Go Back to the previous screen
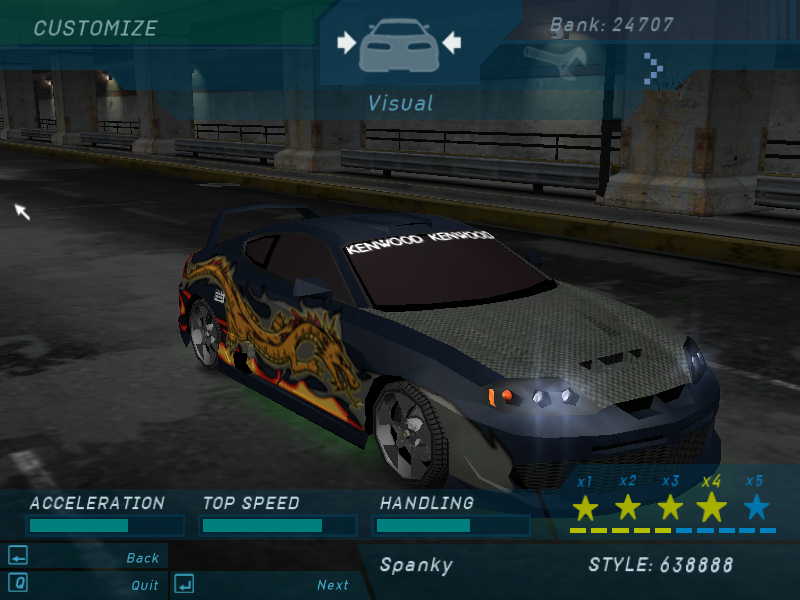This screenshot has height=600, width=800. tap(142, 558)
